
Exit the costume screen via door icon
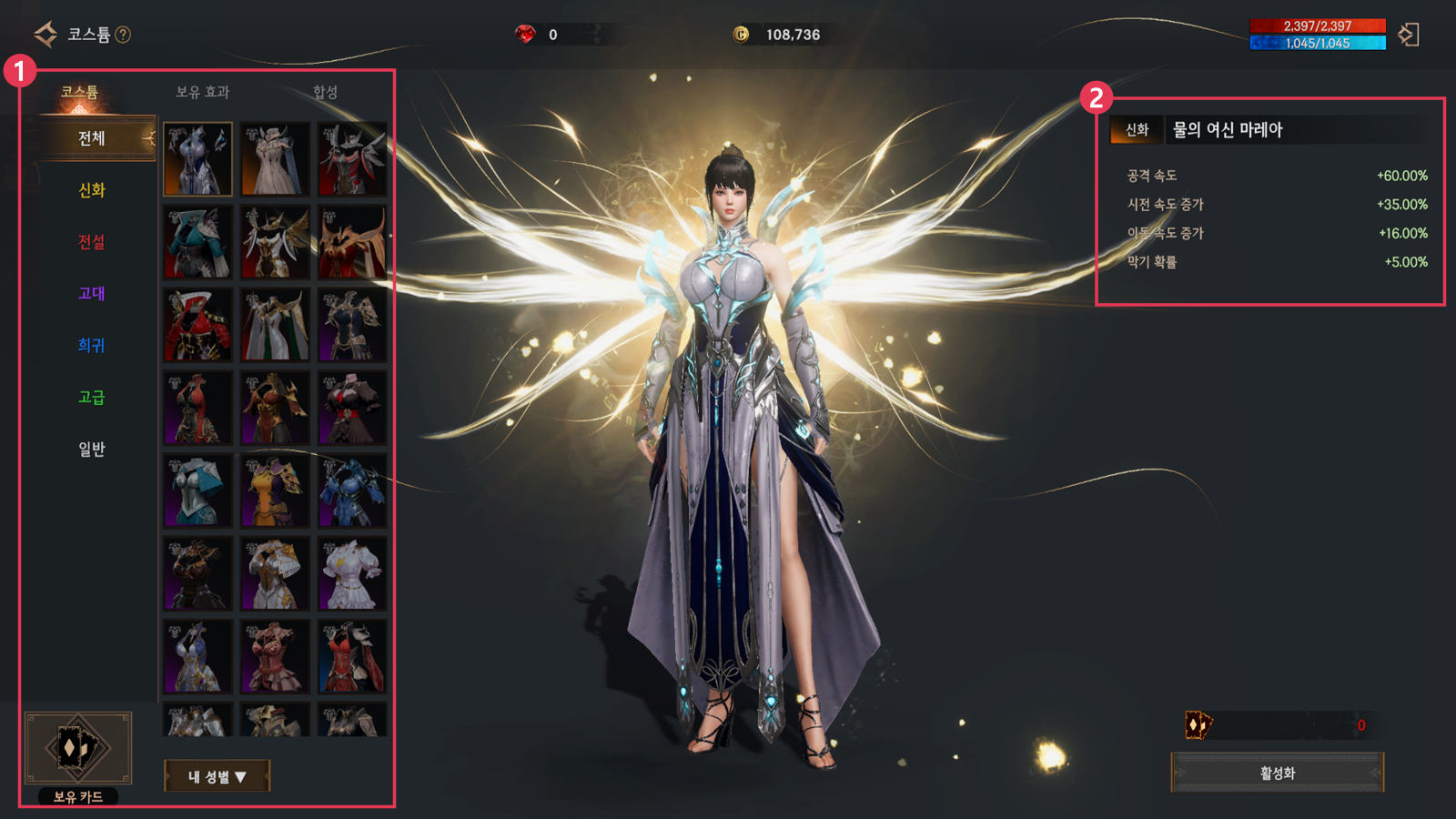(1409, 35)
